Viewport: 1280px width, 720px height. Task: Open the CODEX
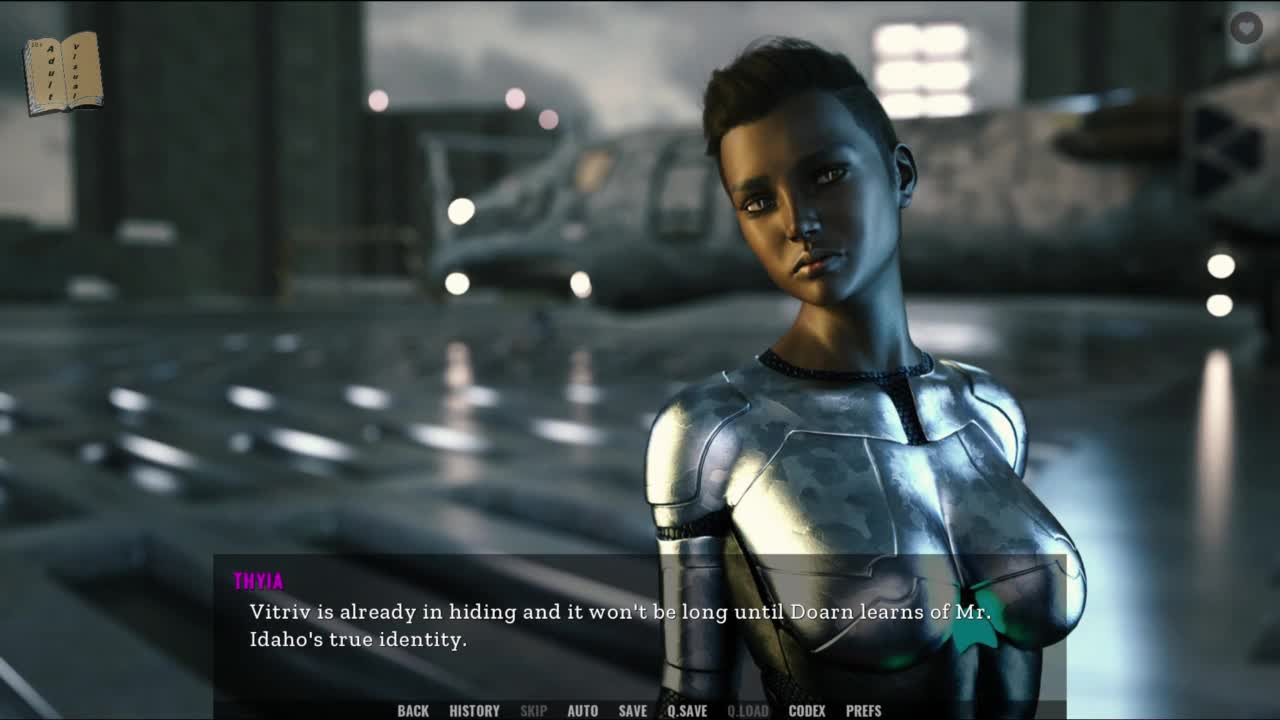(807, 711)
